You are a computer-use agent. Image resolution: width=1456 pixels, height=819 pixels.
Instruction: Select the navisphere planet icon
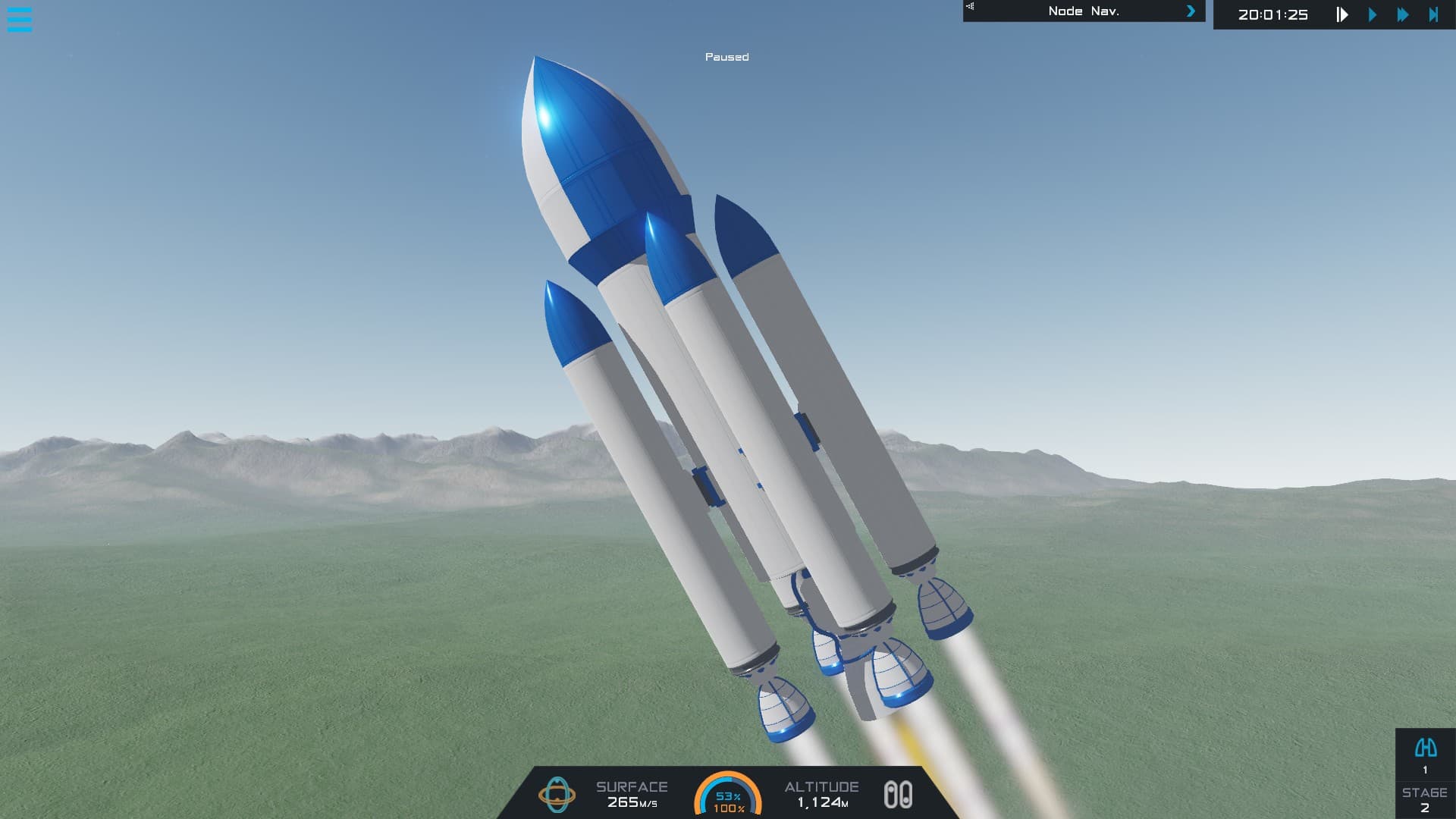[559, 795]
